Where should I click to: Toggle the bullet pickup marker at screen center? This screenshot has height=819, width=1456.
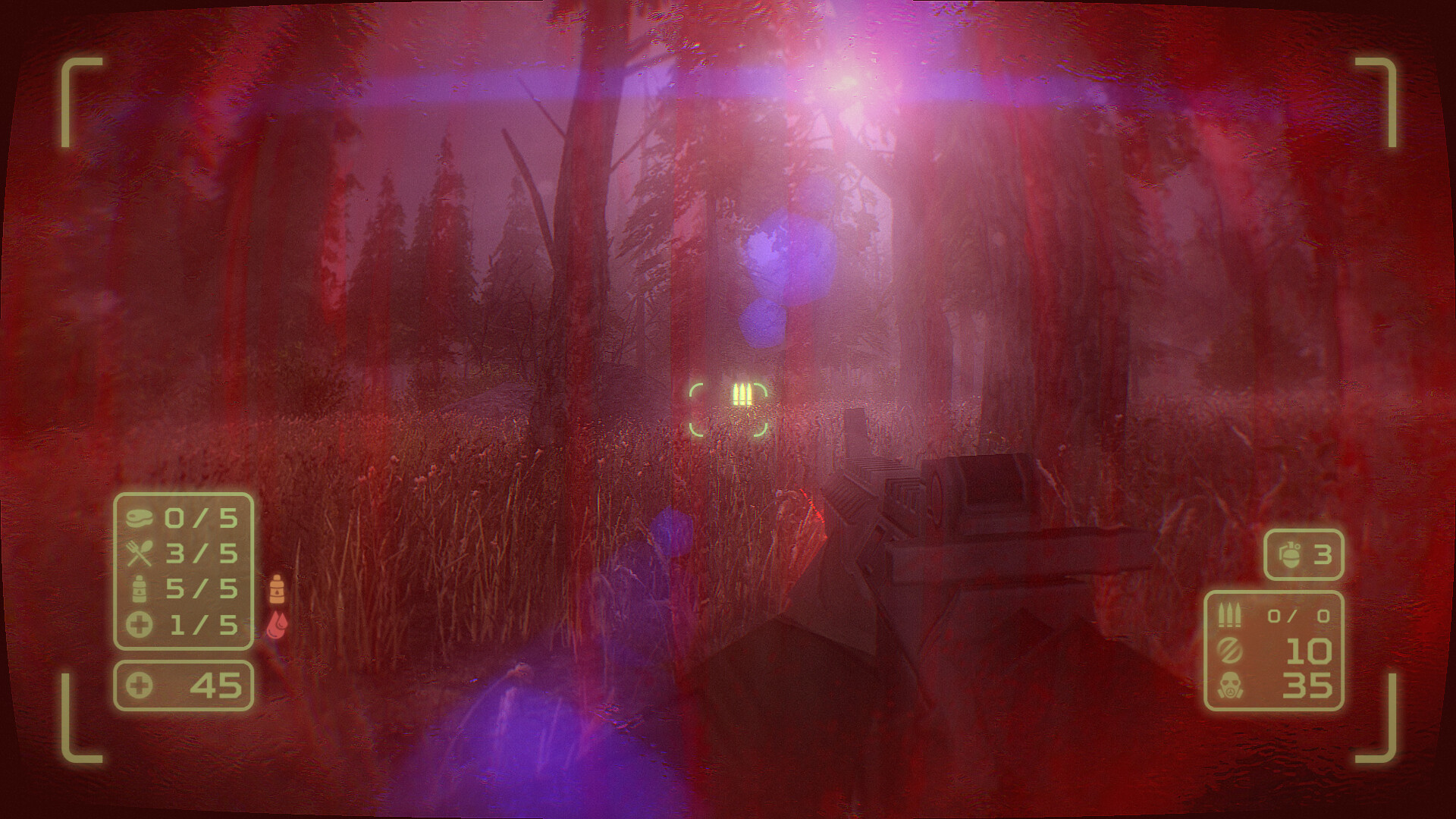[x=742, y=393]
